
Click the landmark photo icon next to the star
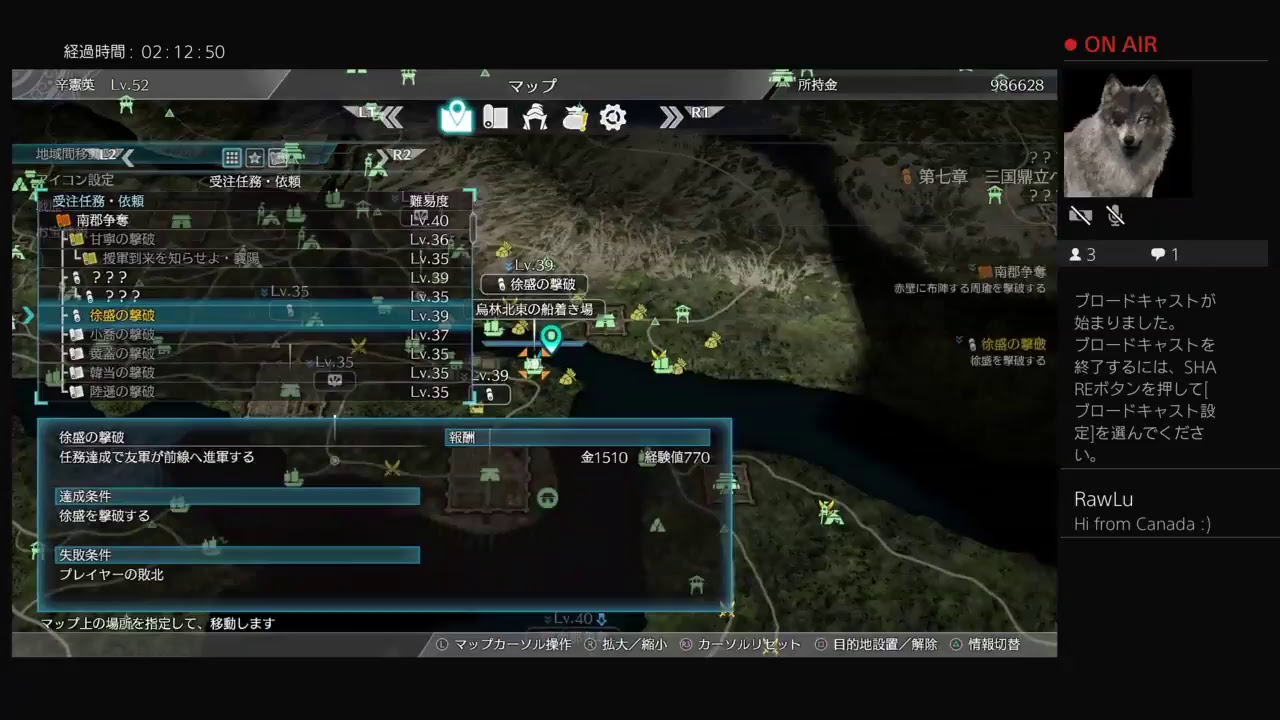(277, 157)
